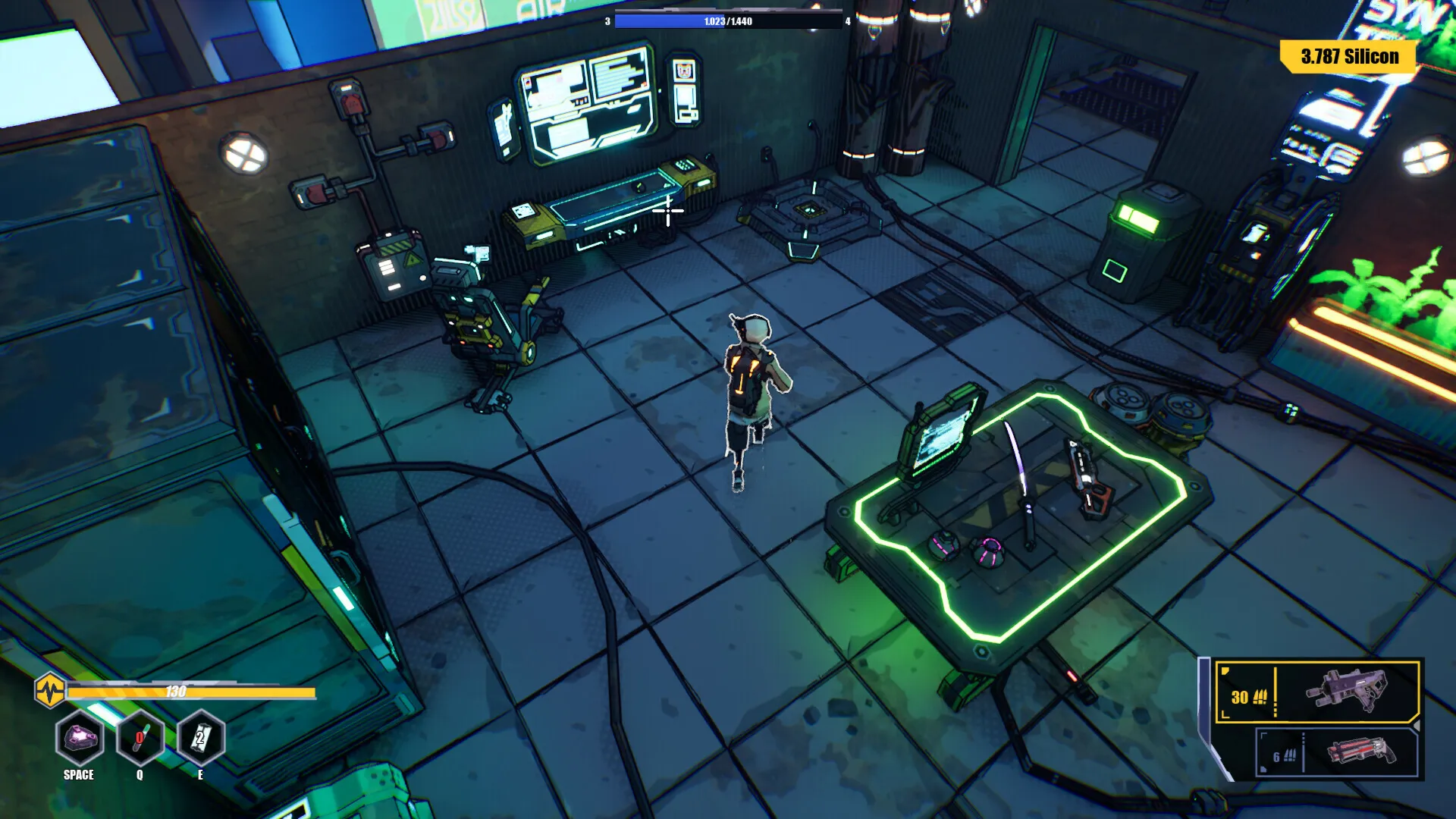Select the purple submachine gun weapon slot

tap(1317, 692)
